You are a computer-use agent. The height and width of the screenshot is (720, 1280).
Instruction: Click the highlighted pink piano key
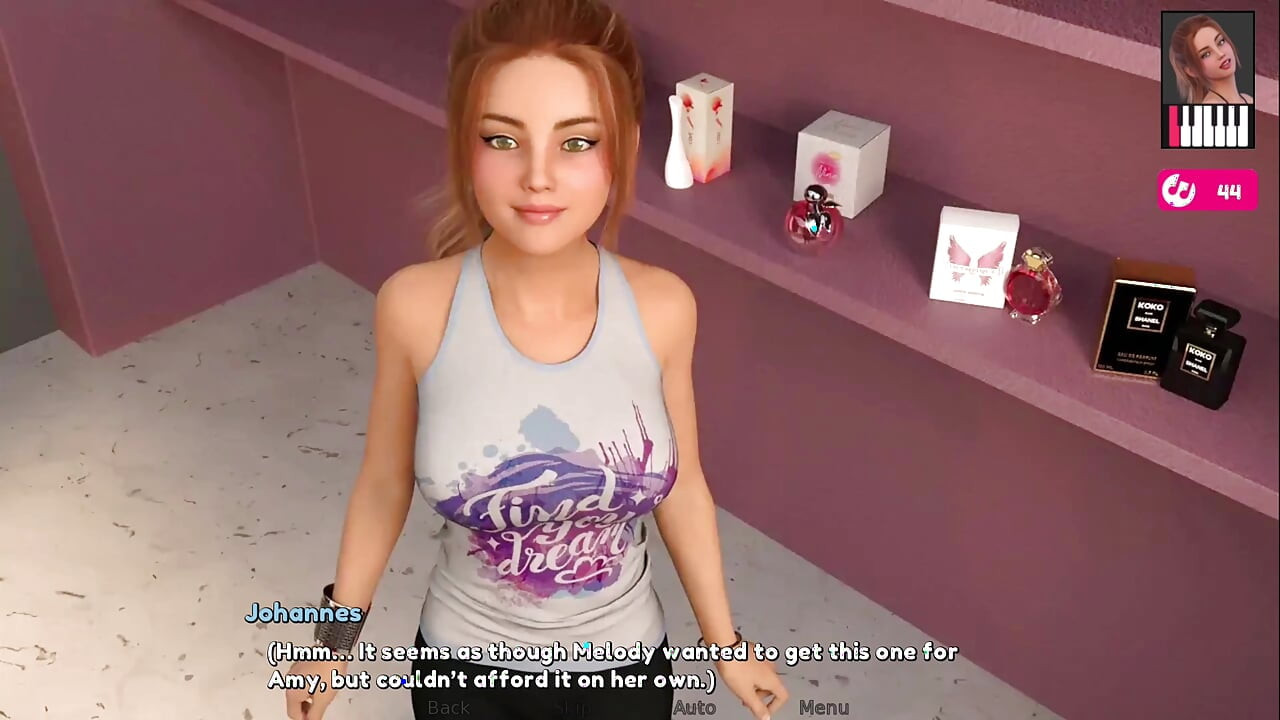[1172, 126]
